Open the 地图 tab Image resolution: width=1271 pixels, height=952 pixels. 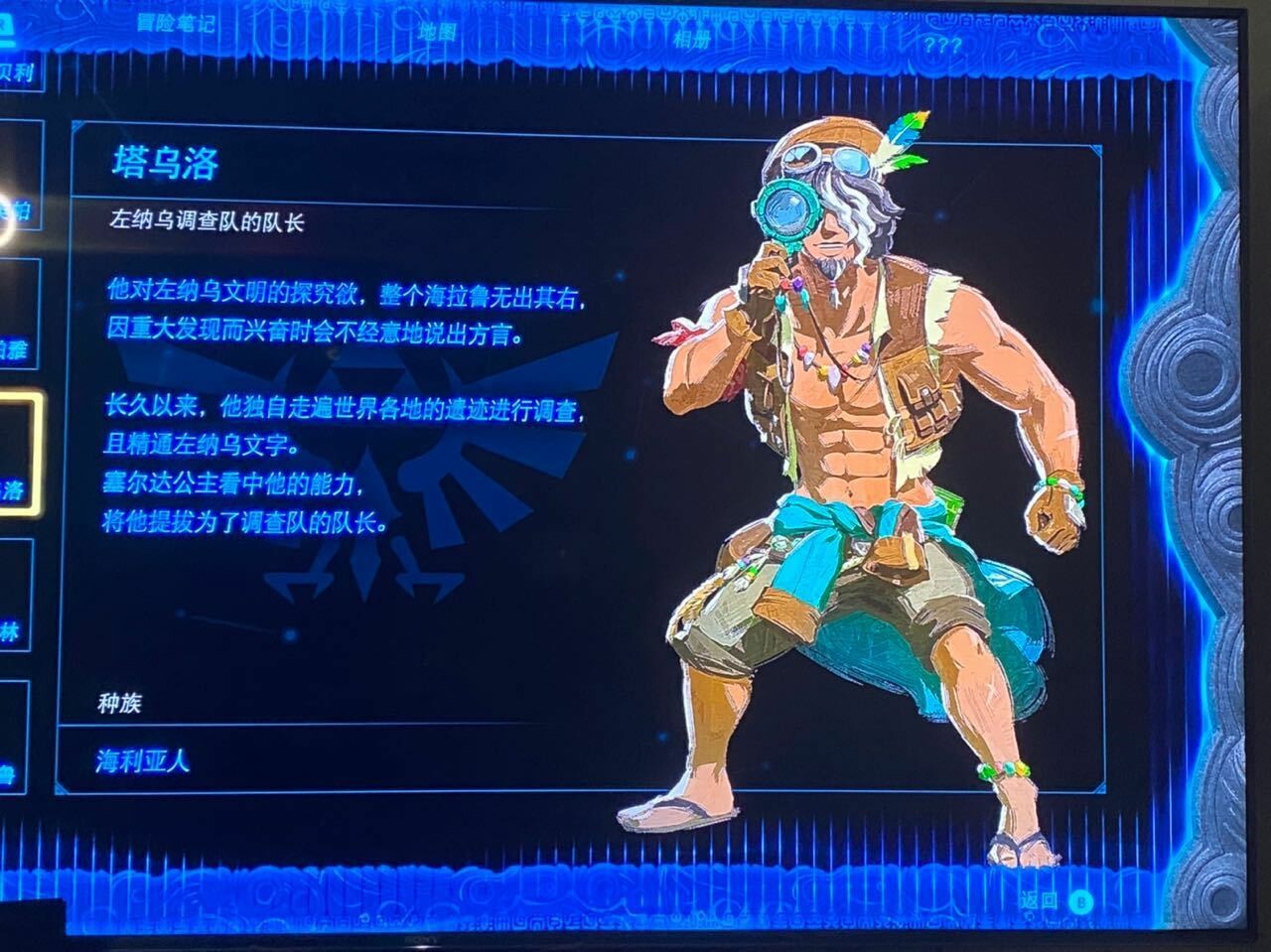coord(436,31)
